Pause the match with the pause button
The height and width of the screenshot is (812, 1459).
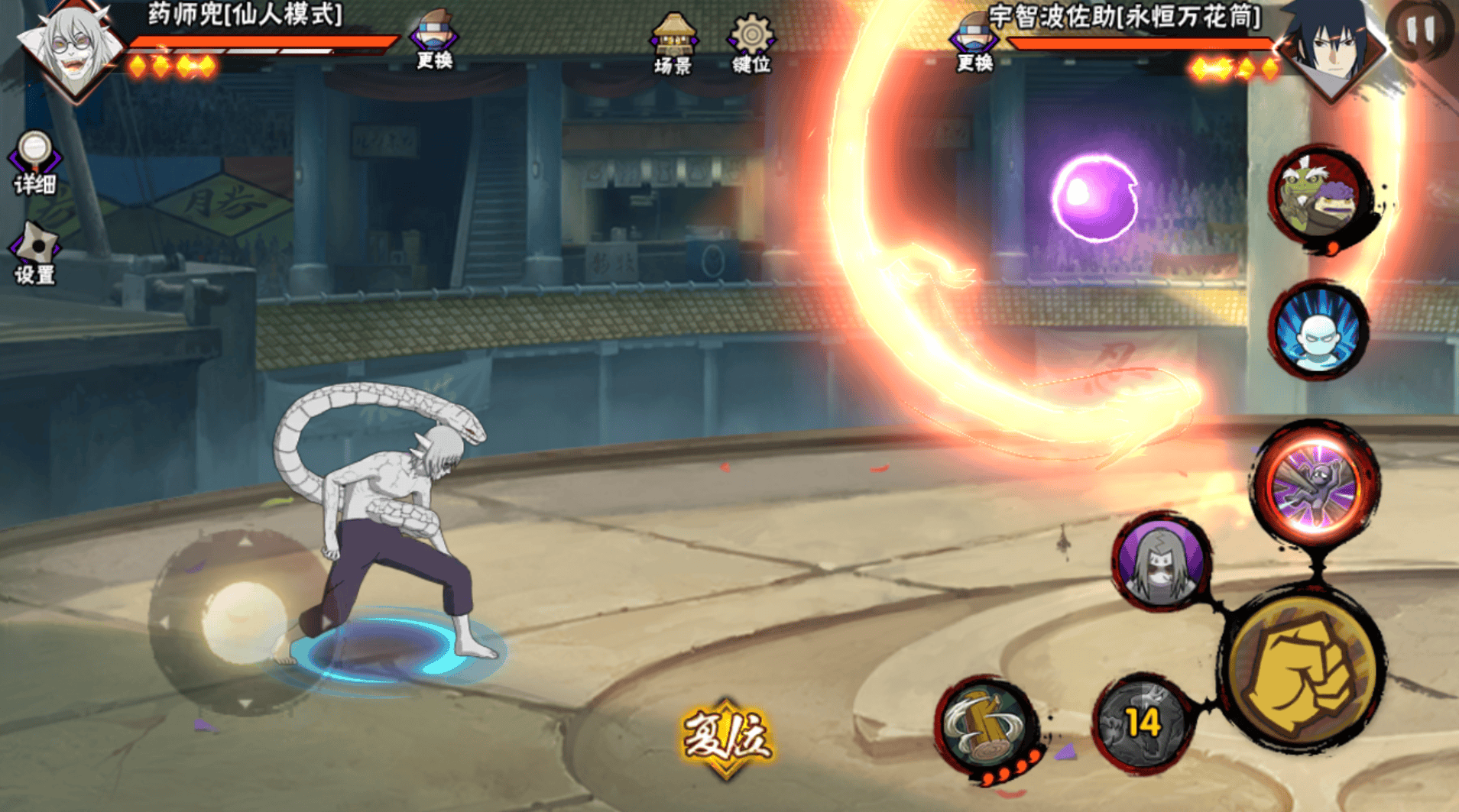tap(1421, 31)
